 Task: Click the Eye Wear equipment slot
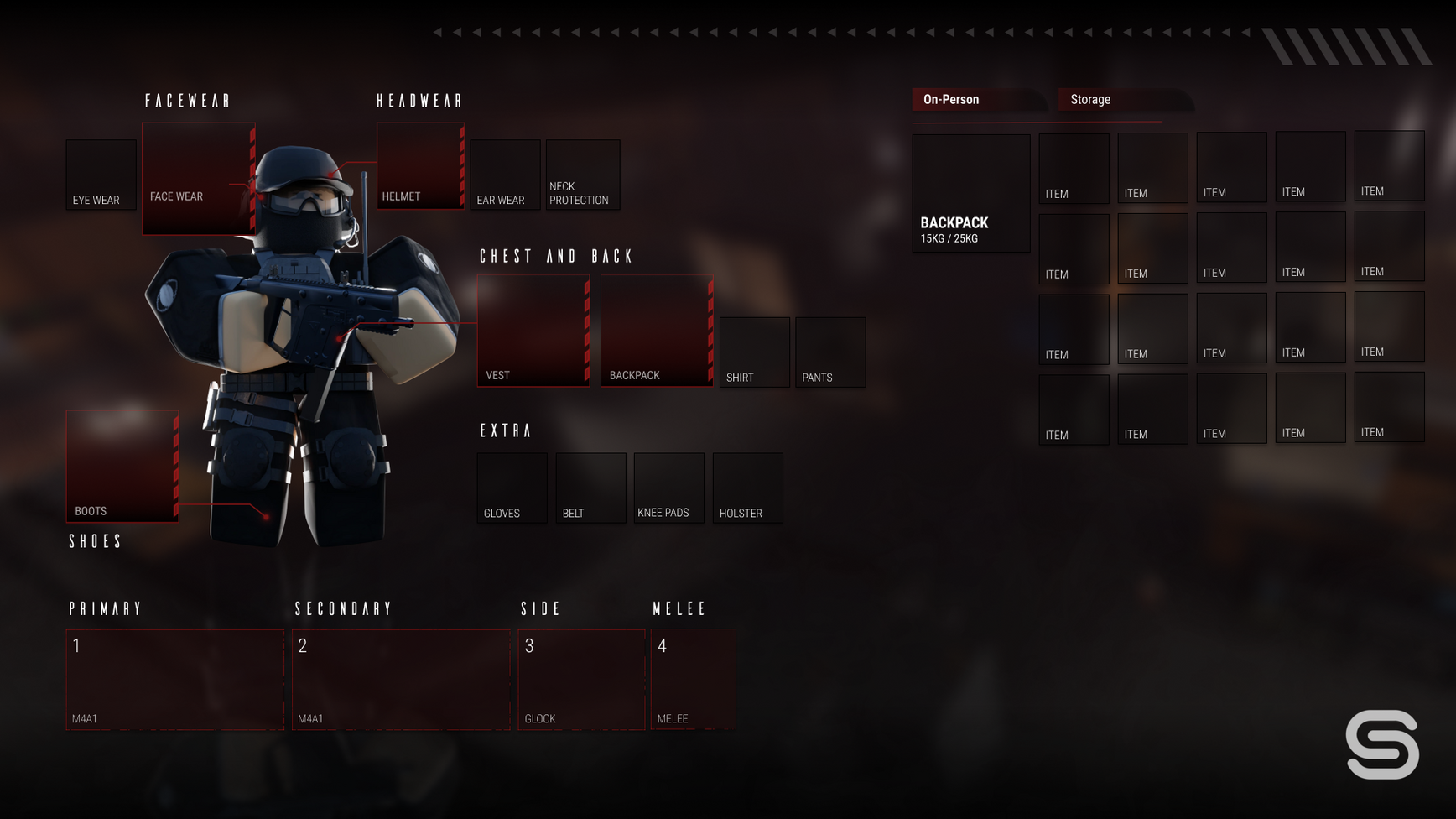coord(101,175)
